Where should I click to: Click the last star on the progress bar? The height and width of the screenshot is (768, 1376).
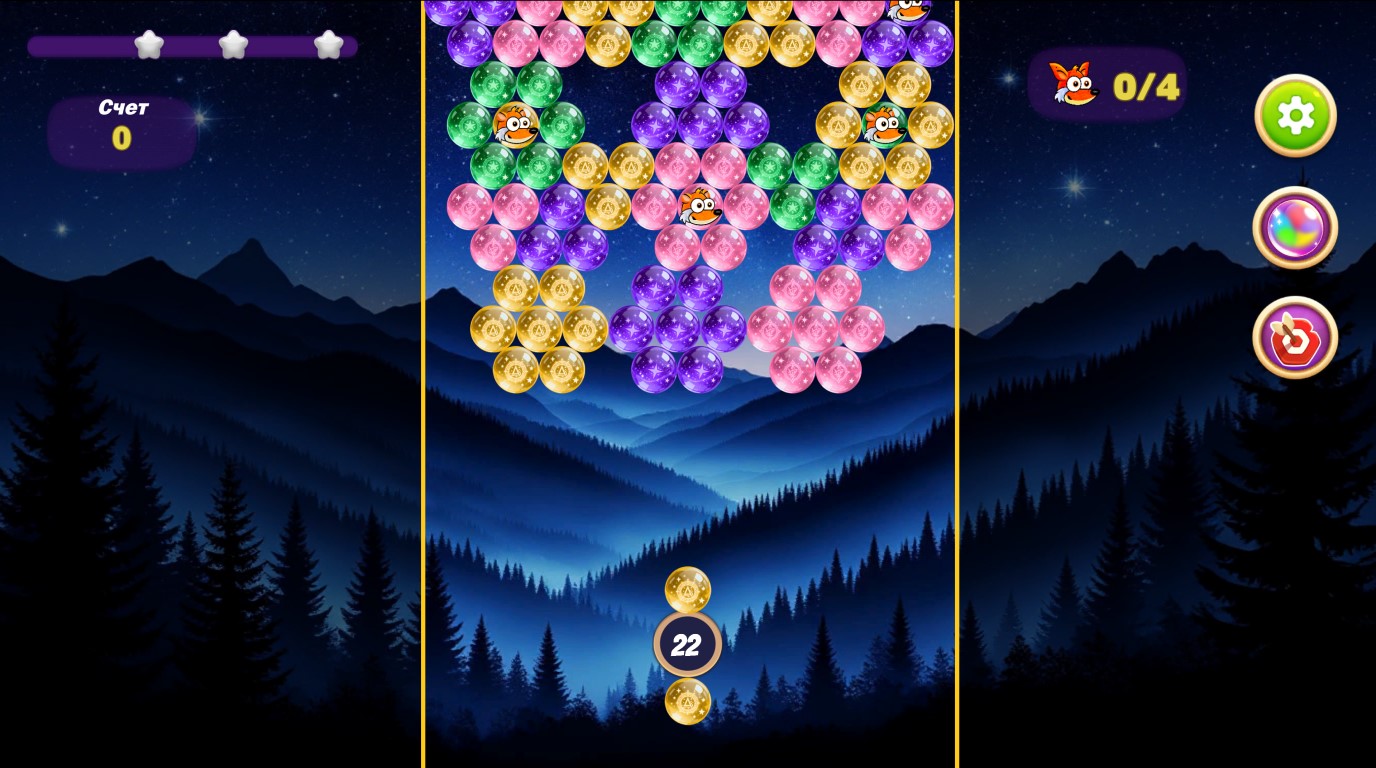(325, 45)
